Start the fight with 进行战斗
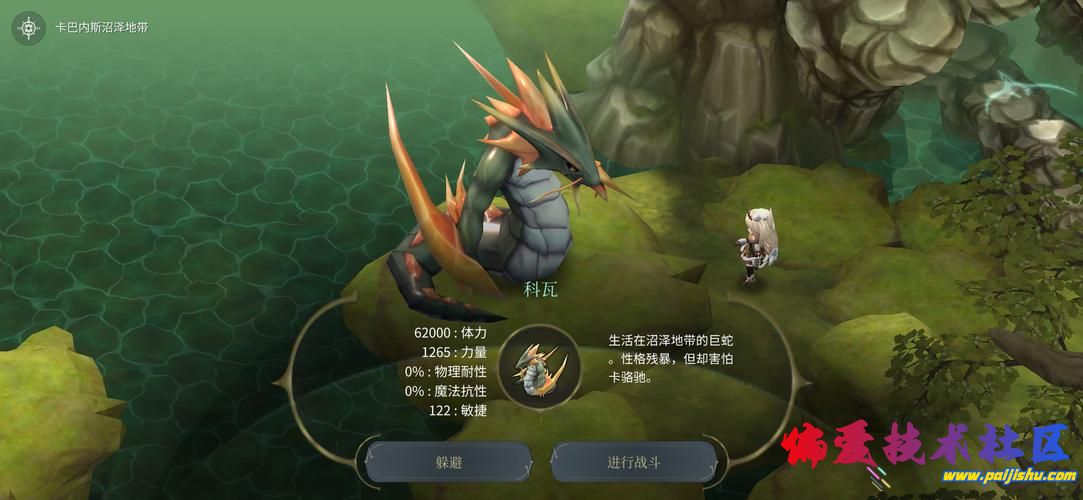 (x=634, y=463)
